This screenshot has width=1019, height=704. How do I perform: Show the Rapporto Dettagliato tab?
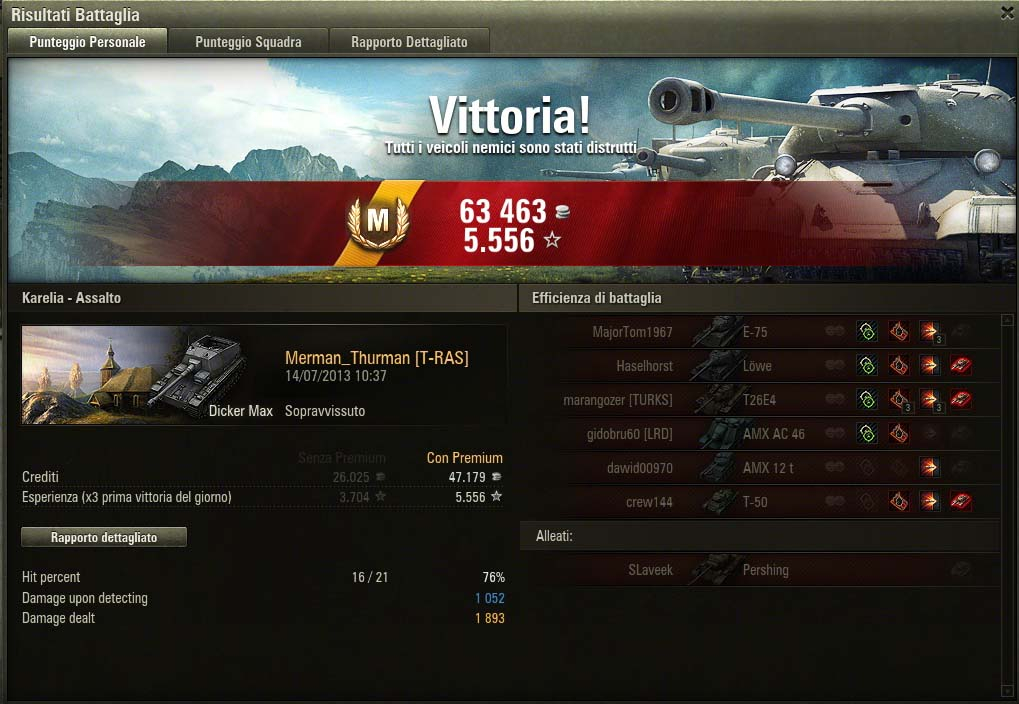click(409, 42)
